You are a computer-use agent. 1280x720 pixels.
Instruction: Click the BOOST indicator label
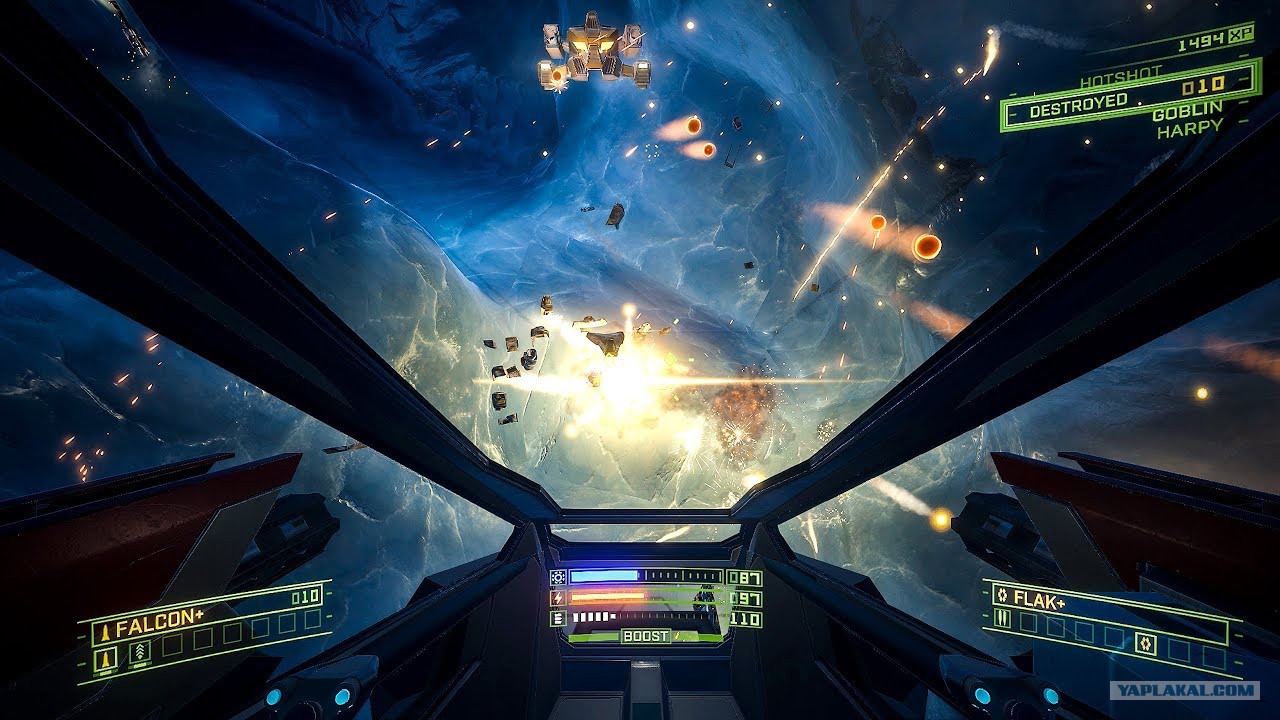(645, 636)
